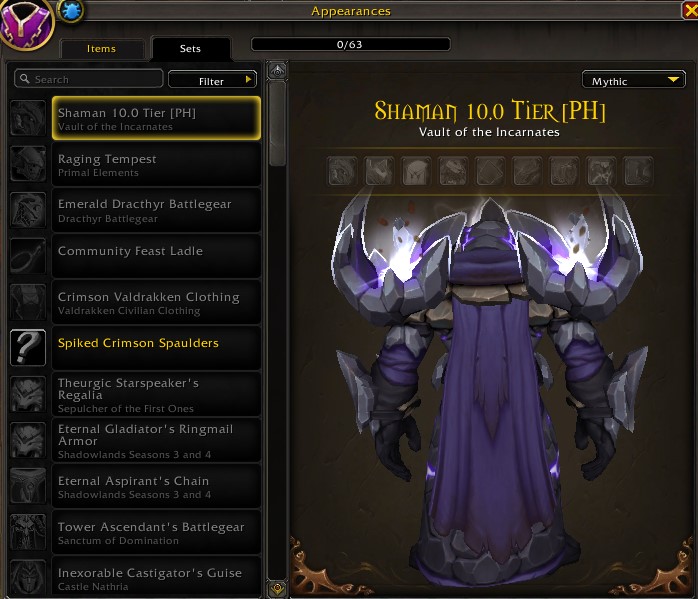This screenshot has width=698, height=599.
Task: Click the blue round icon beside the portrait
Action: click(73, 11)
